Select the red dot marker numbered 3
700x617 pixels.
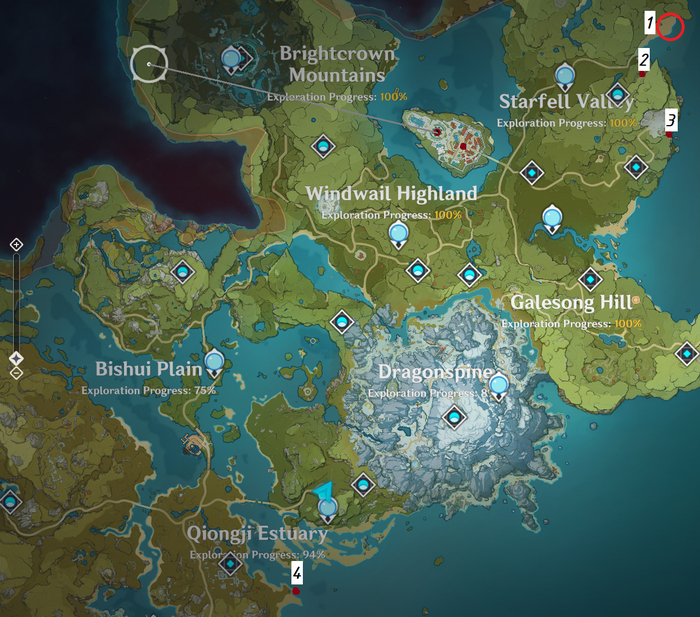coord(669,134)
